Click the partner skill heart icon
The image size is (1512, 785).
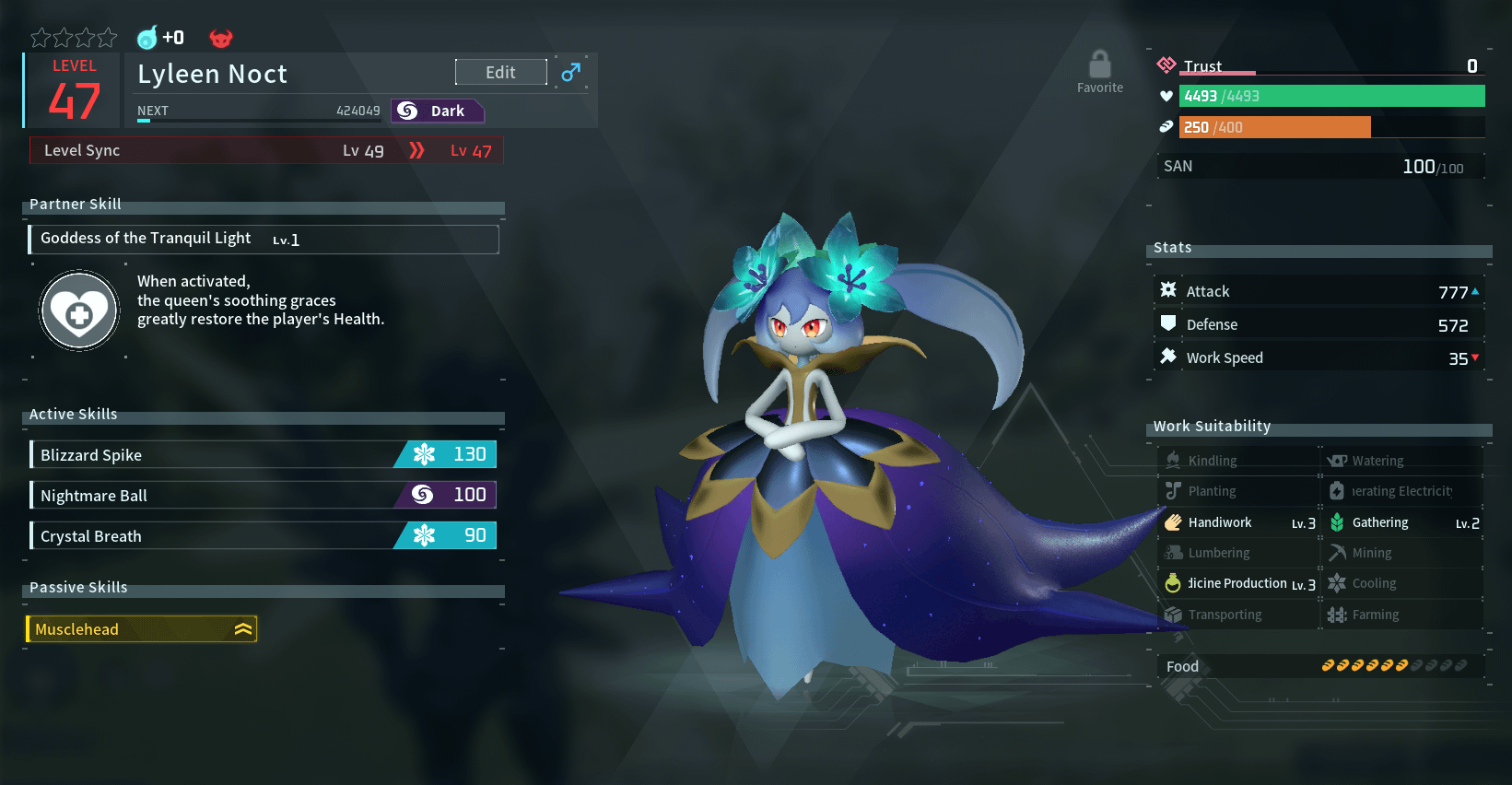(79, 312)
